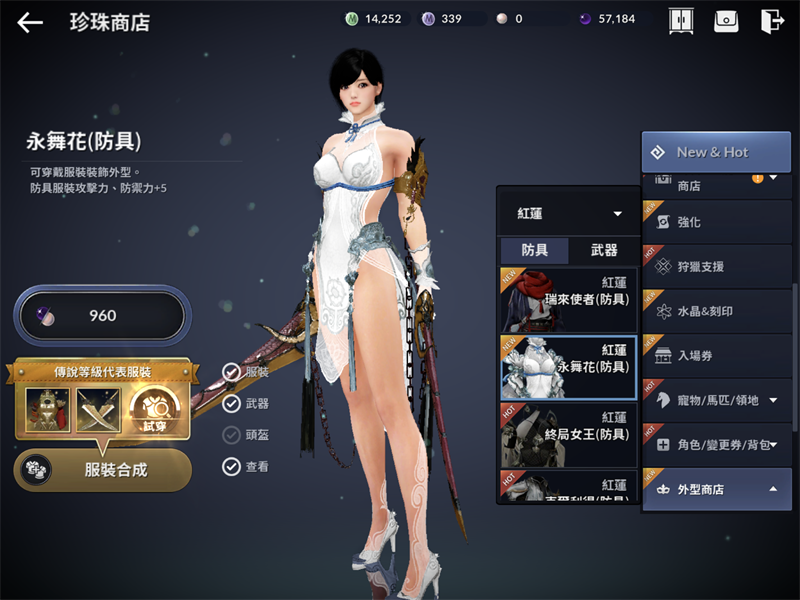Open the New & Hot category

pyautogui.click(x=716, y=152)
